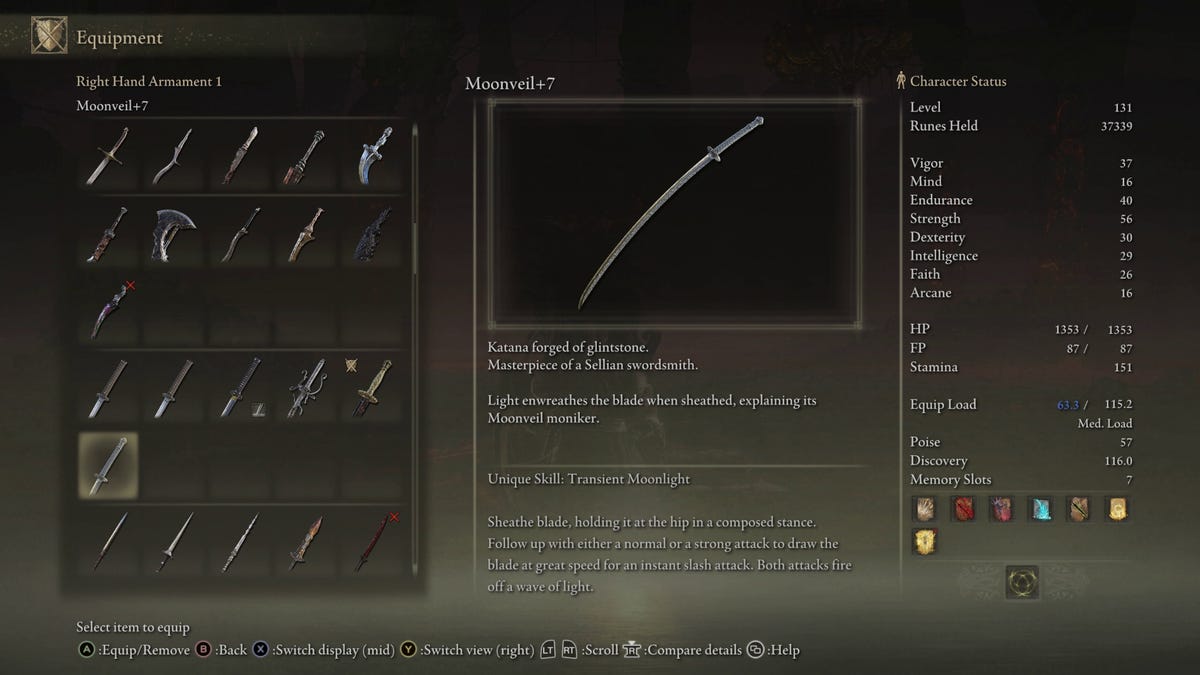Choose the rusty orange-bladed sword
This screenshot has height=675, width=1200.
[307, 543]
